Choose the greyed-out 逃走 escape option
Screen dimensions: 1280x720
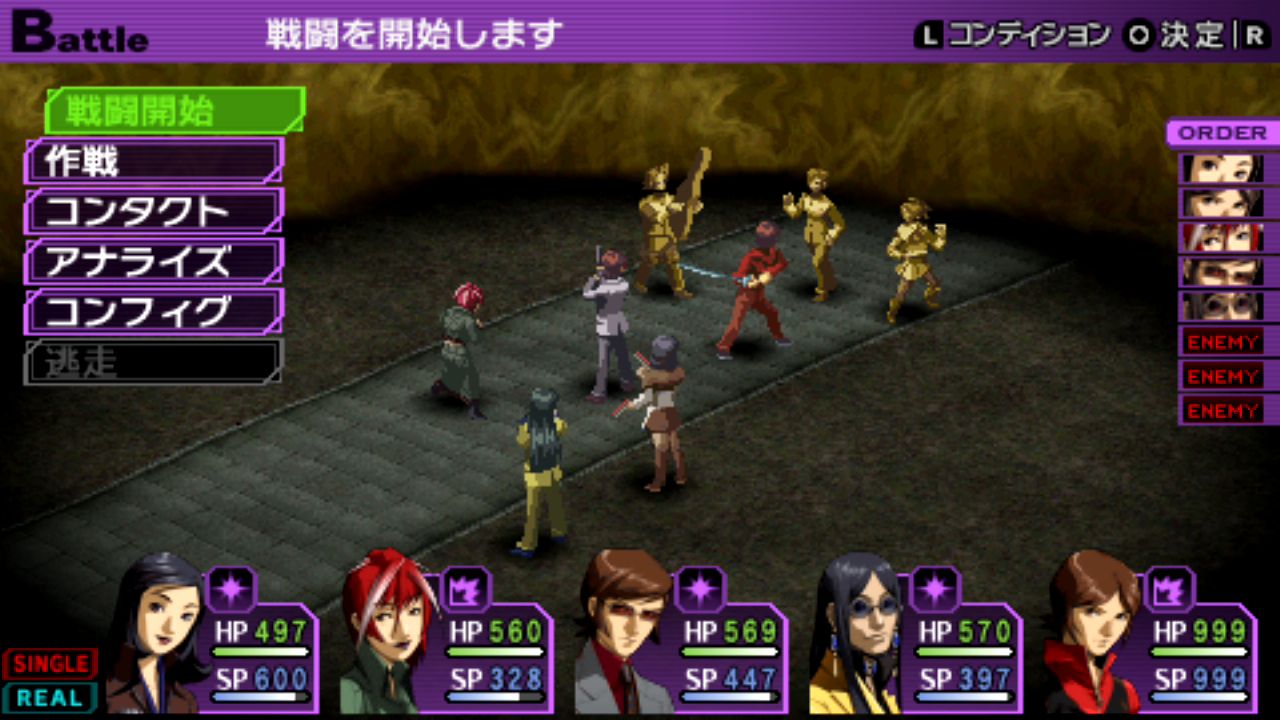pyautogui.click(x=155, y=361)
